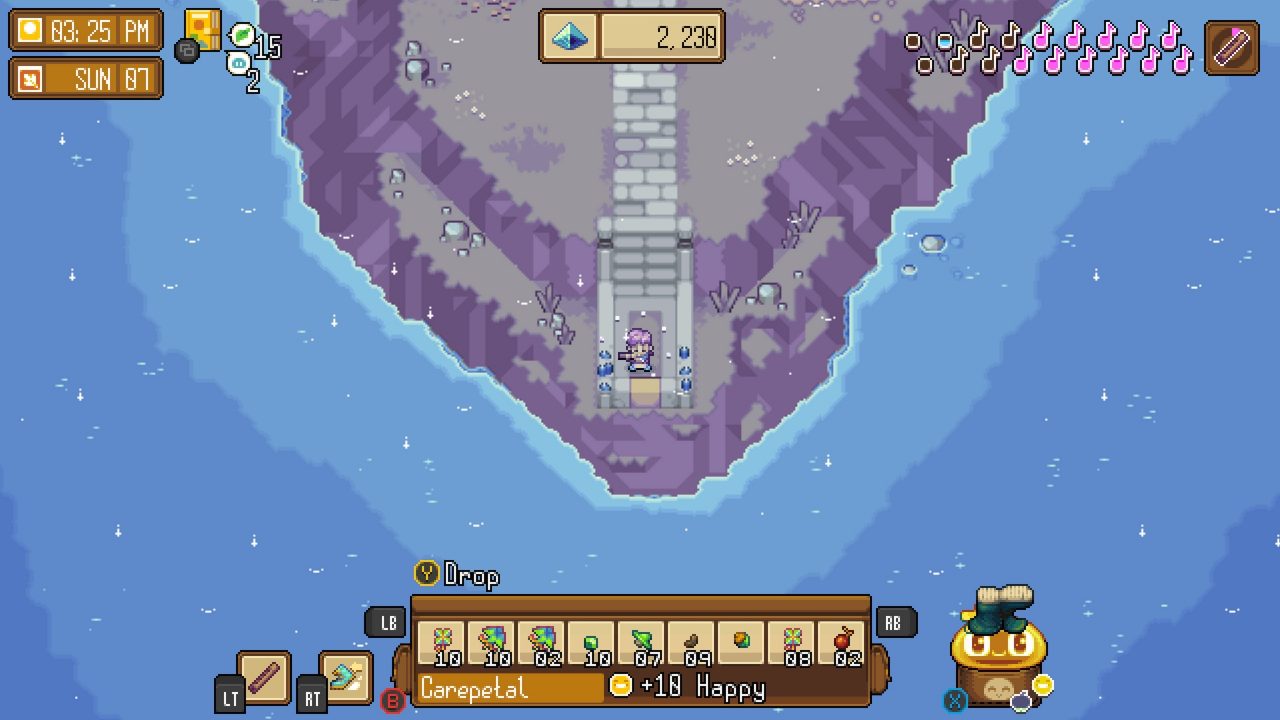Select the Carepetal flower in the hotbar
This screenshot has width=1280, height=720.
443,640
